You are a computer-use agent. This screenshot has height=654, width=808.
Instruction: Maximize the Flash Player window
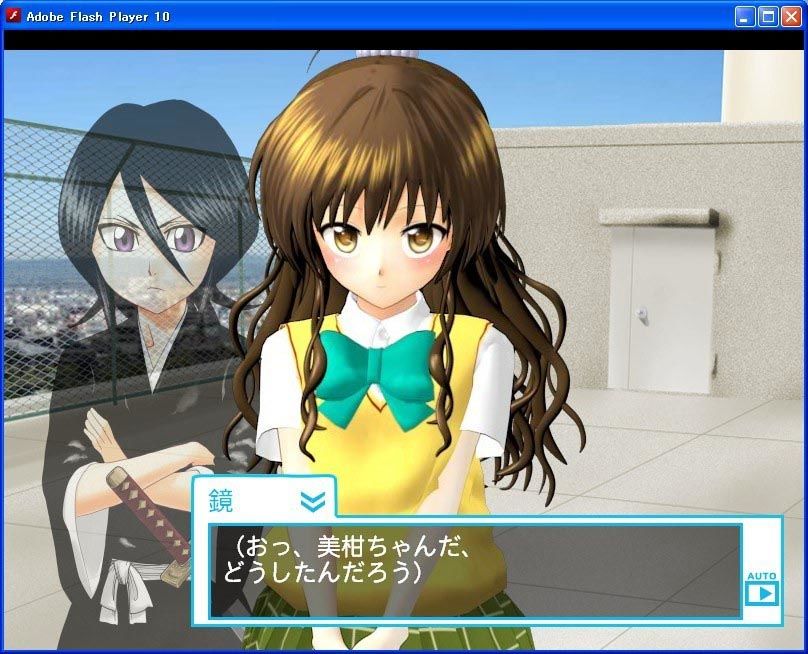coord(768,16)
